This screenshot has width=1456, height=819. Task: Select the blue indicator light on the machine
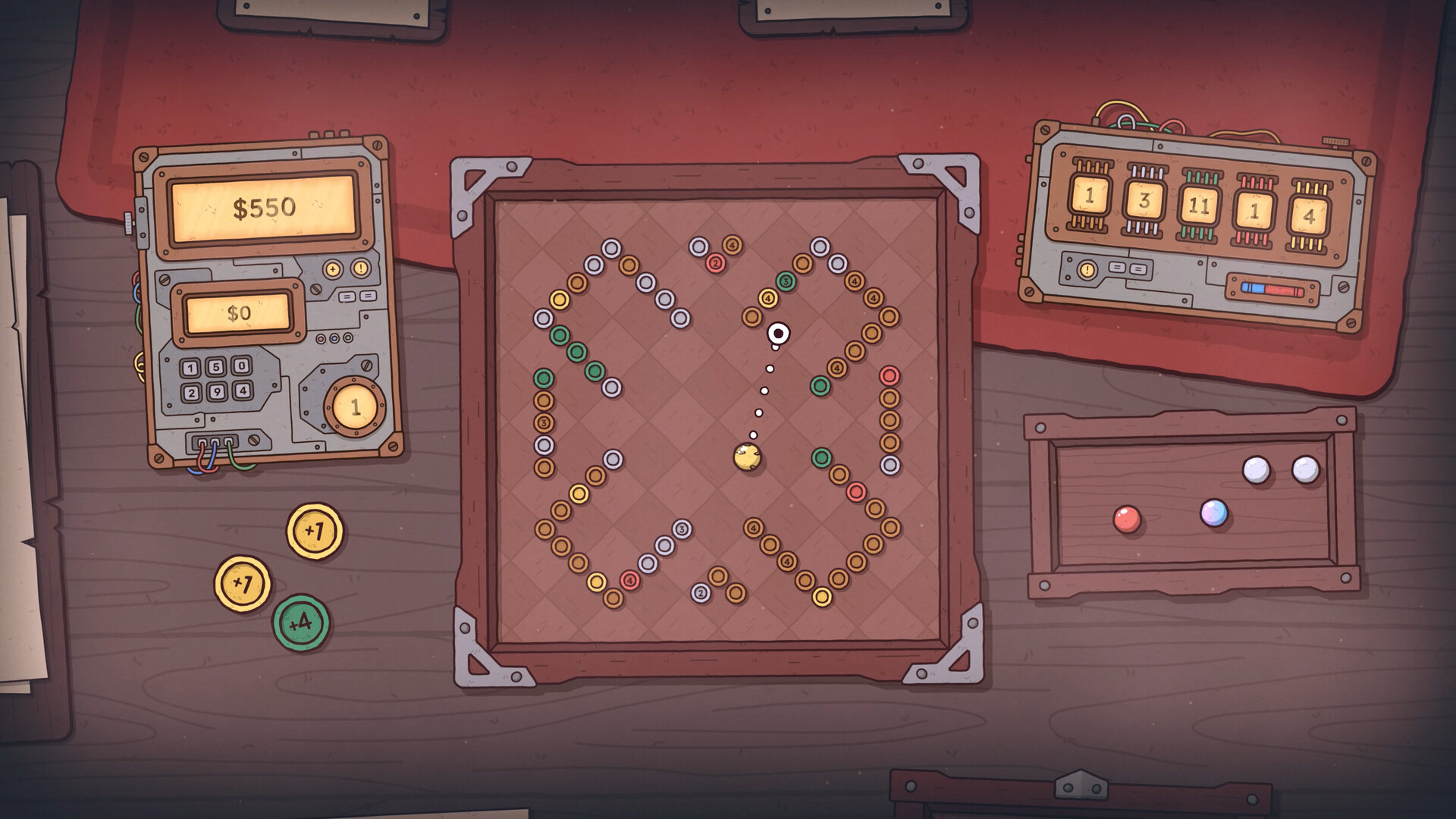[x=334, y=338]
